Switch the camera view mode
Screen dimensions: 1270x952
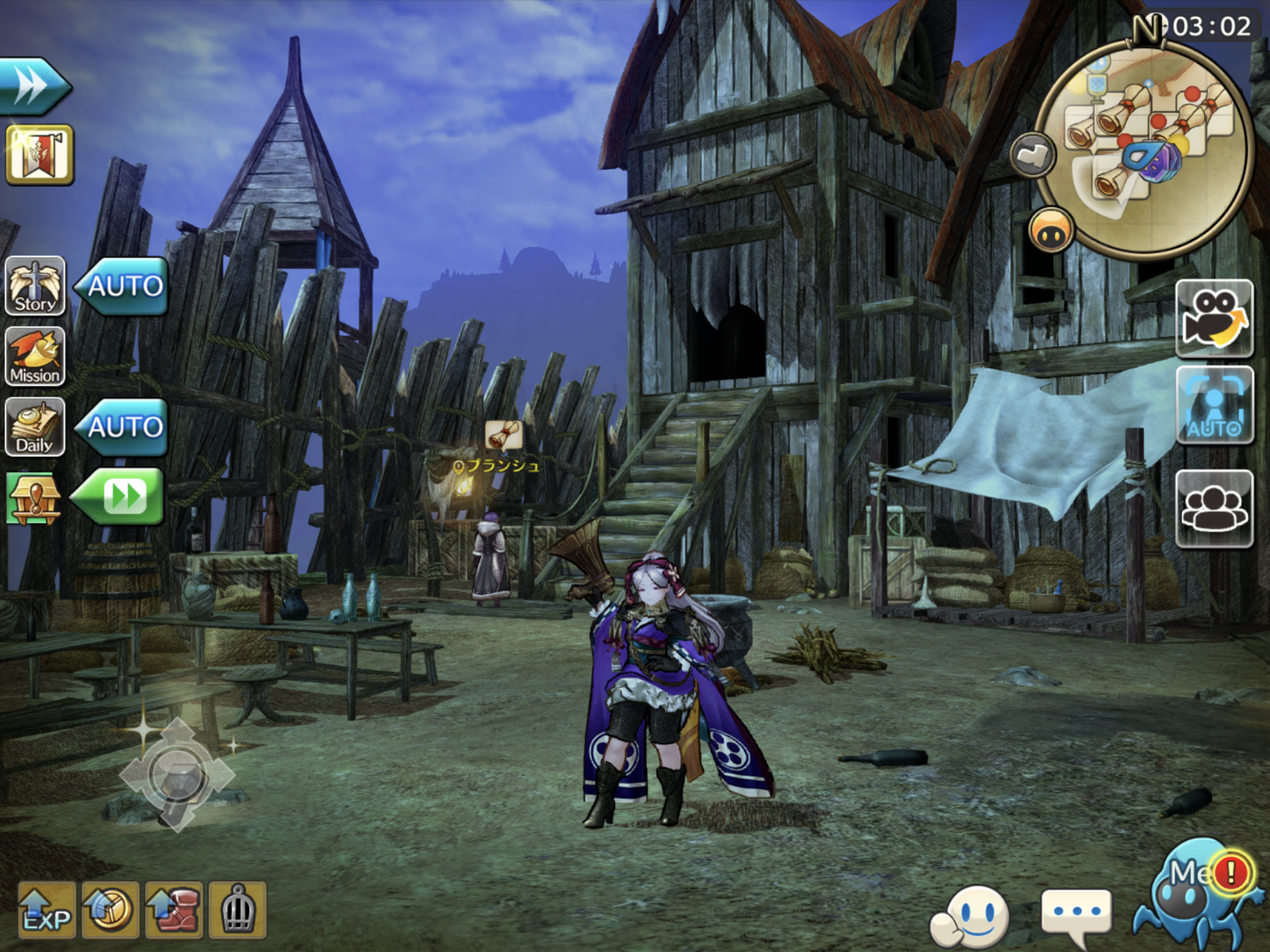pos(1213,317)
